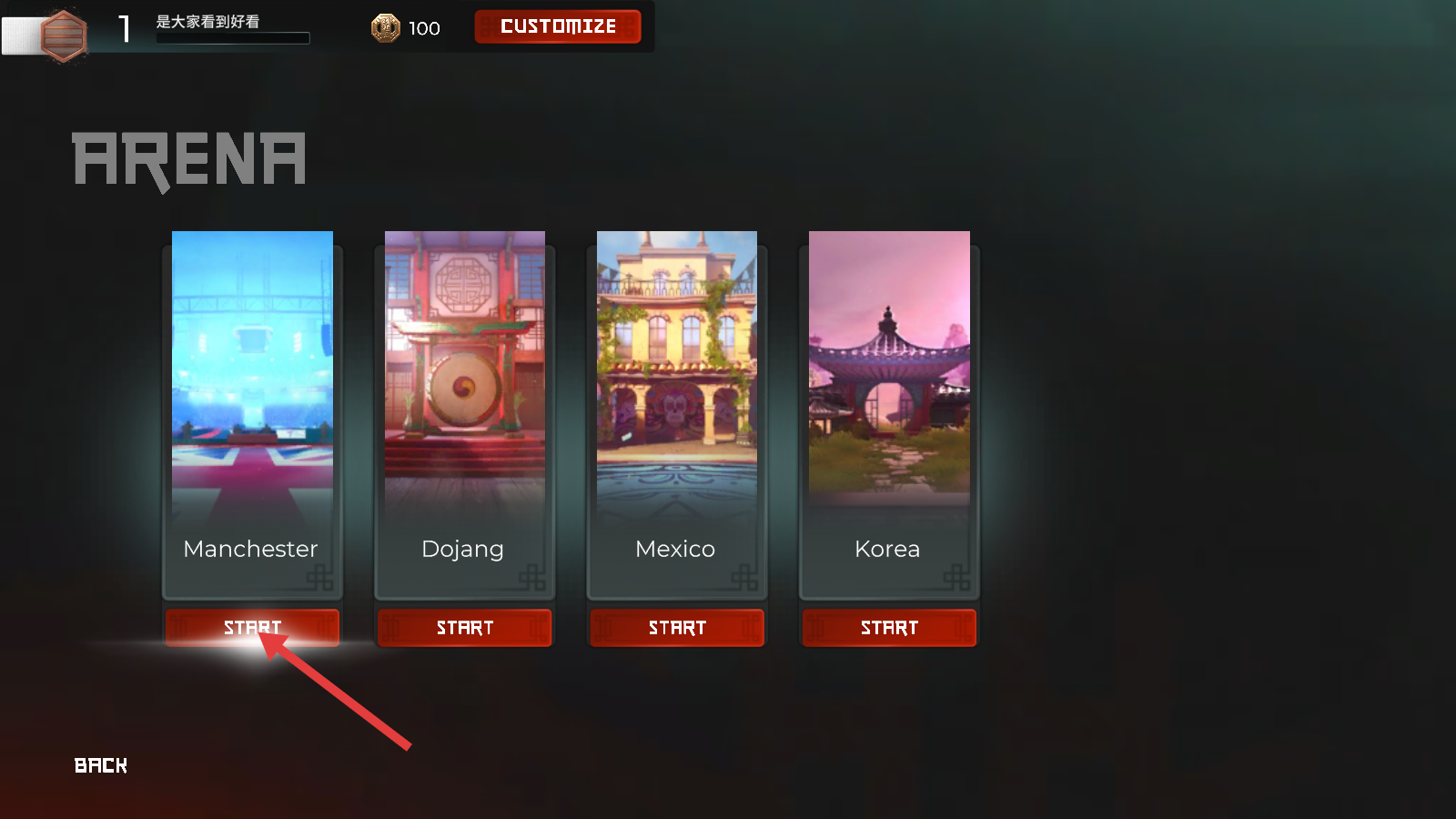Image resolution: width=1456 pixels, height=819 pixels.
Task: Click the hexagonal player rank badge
Action: [64, 35]
